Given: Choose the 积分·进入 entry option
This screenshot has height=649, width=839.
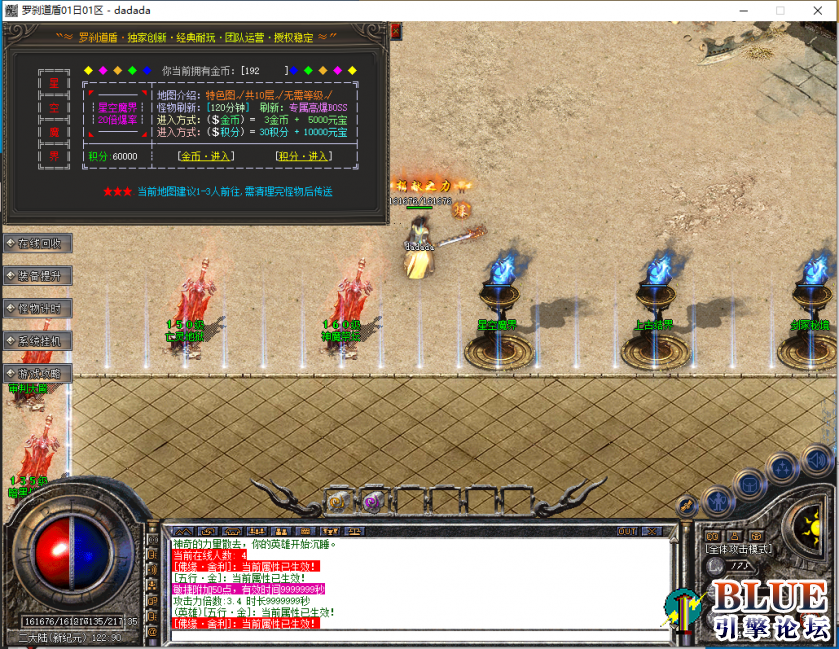Looking at the screenshot, I should (x=302, y=156).
